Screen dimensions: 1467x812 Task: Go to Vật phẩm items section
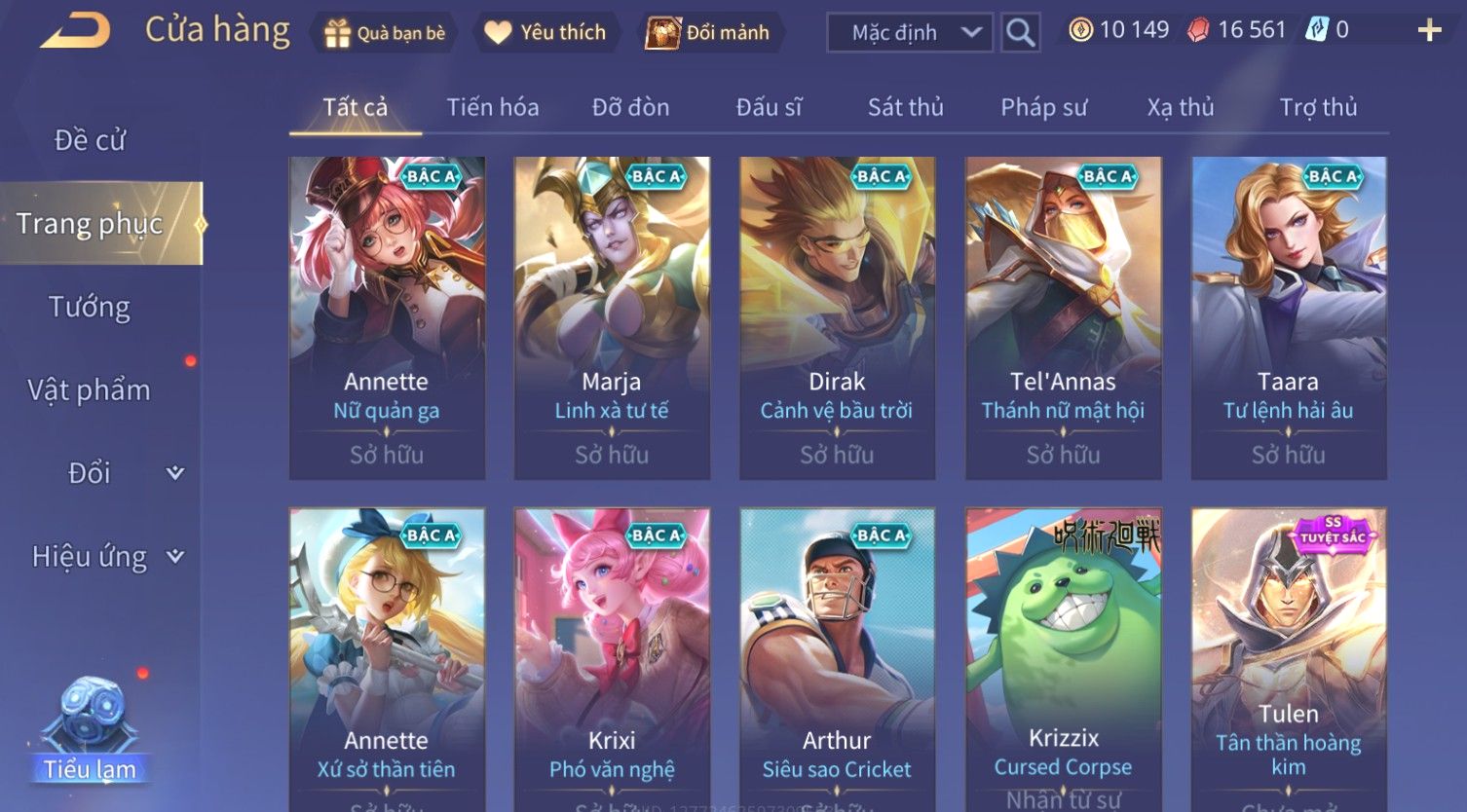pyautogui.click(x=90, y=390)
